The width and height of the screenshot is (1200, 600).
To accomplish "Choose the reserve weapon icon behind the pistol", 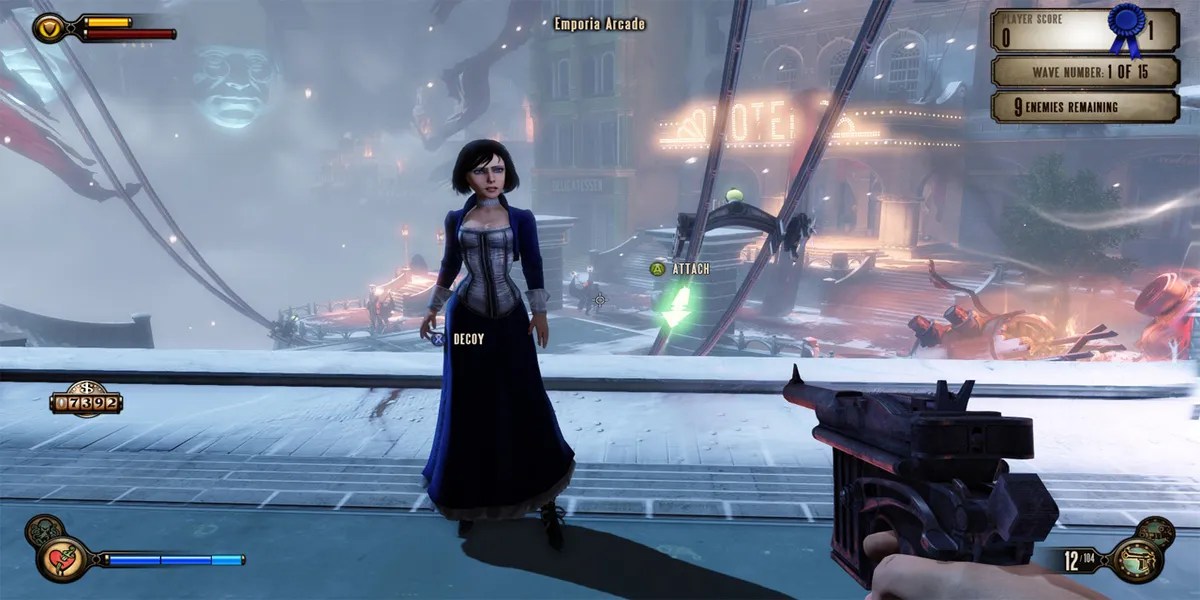I will point(1156,531).
